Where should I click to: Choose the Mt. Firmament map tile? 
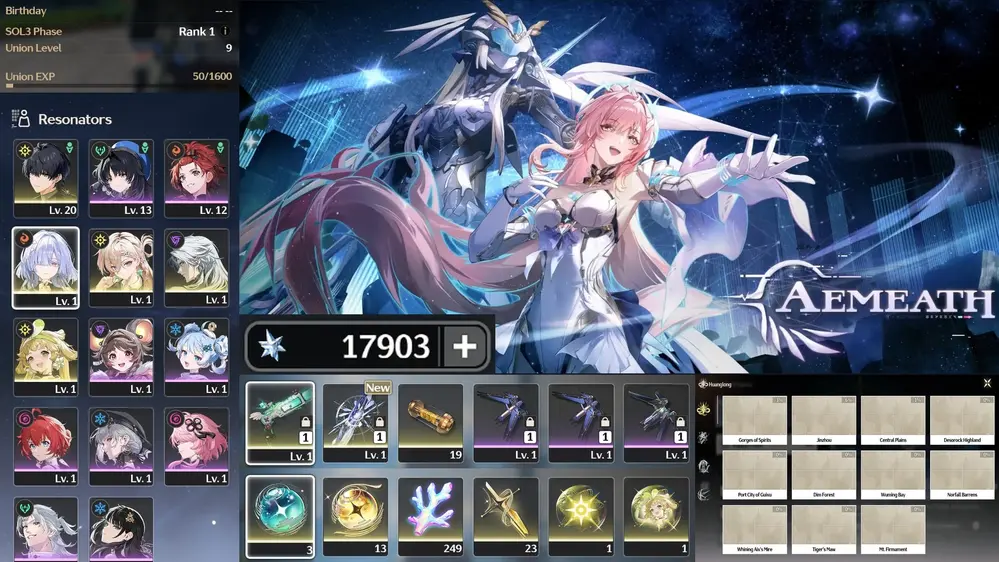893,528
